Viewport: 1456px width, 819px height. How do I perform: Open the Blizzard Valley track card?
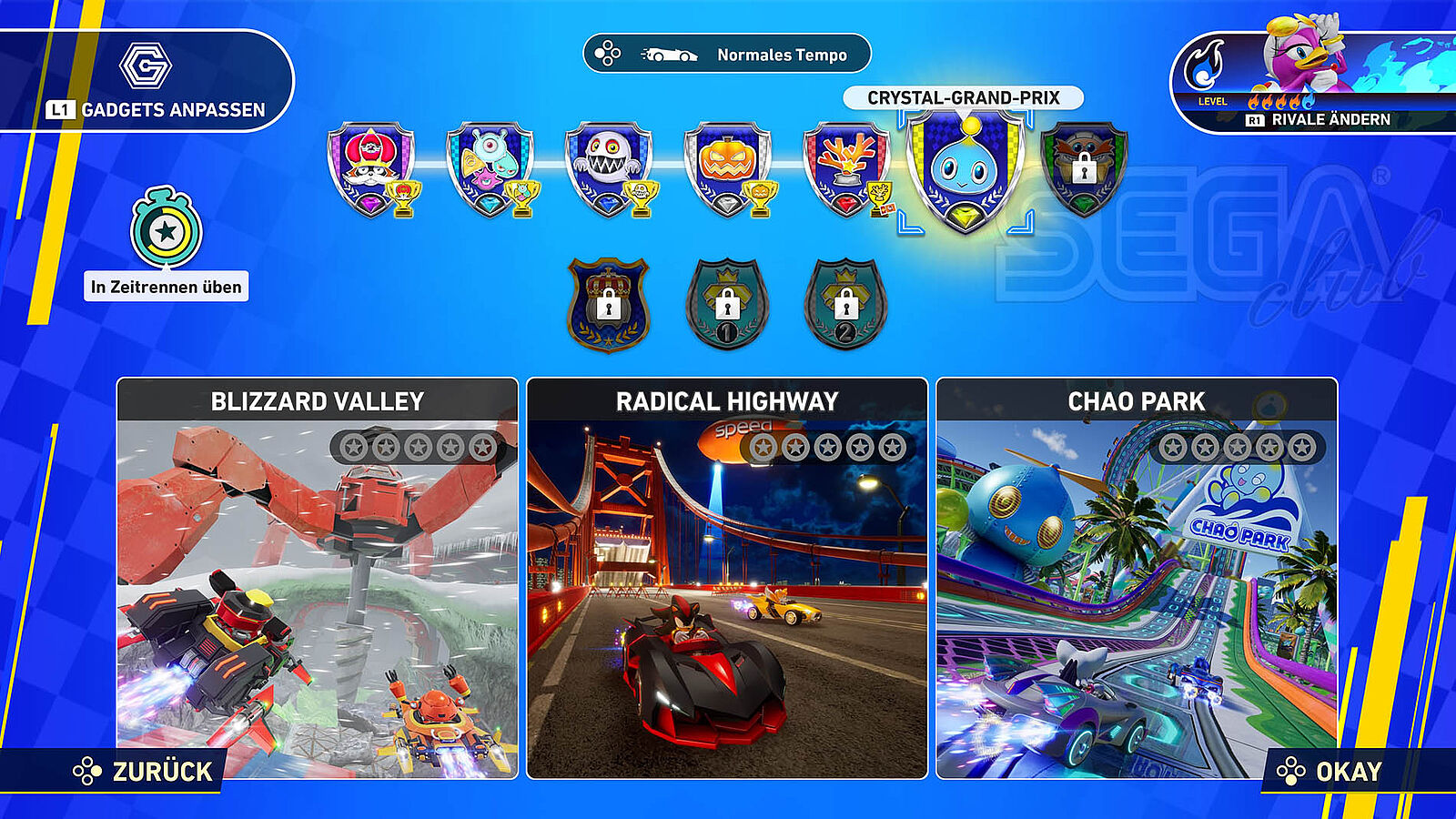(318, 578)
